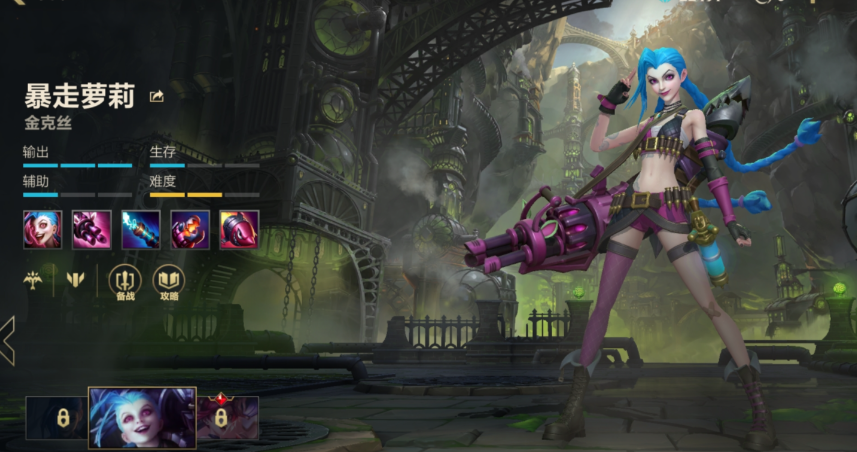857x452 pixels.
Task: Open the 攻略 guide button
Action: [x=168, y=283]
